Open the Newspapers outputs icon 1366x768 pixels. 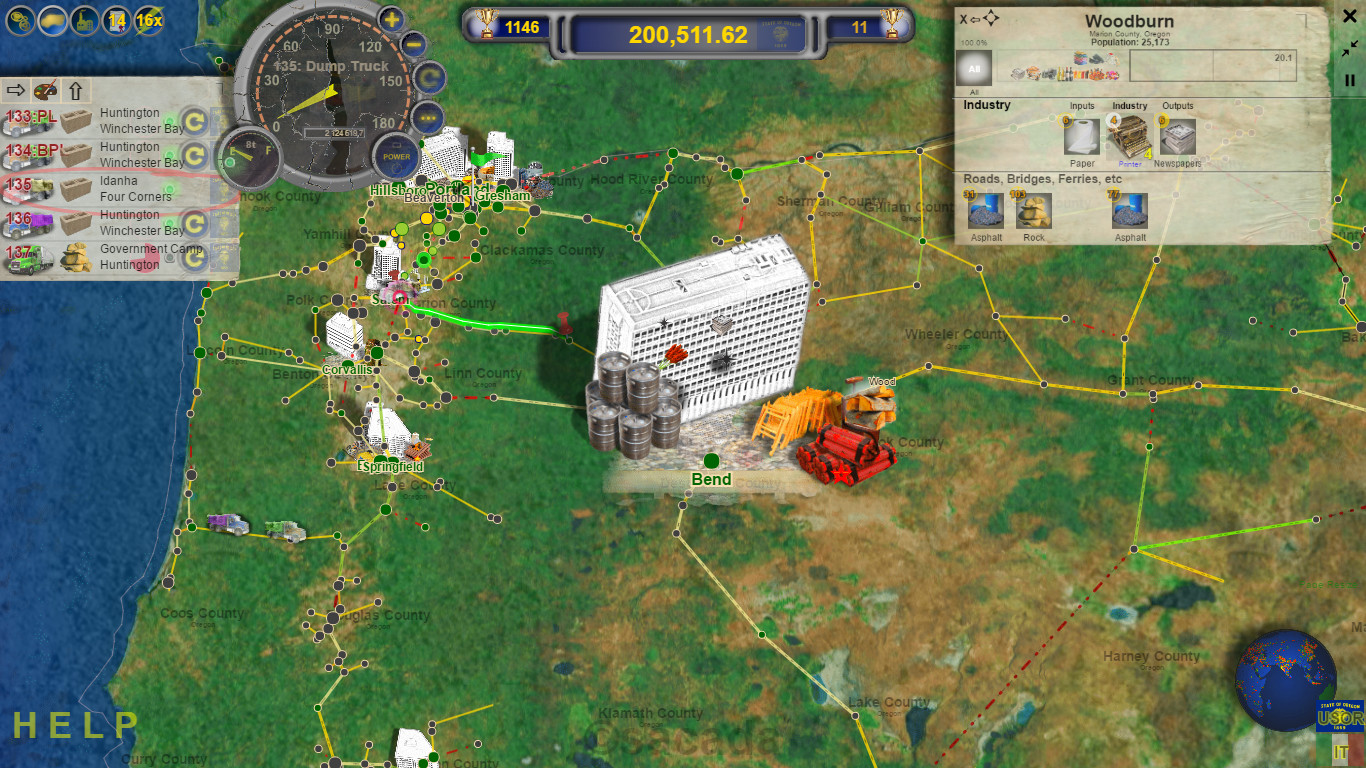[x=1177, y=136]
